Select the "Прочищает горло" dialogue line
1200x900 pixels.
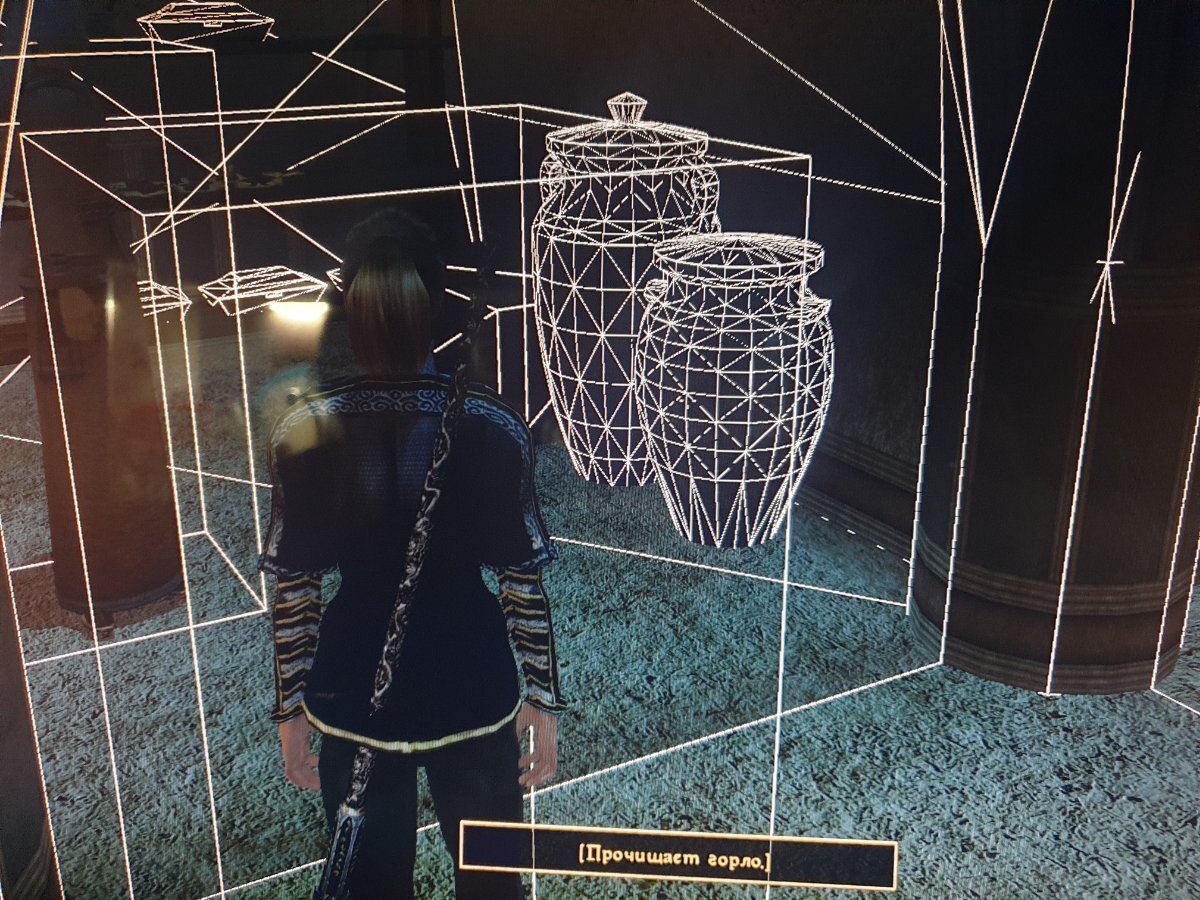pyautogui.click(x=675, y=856)
